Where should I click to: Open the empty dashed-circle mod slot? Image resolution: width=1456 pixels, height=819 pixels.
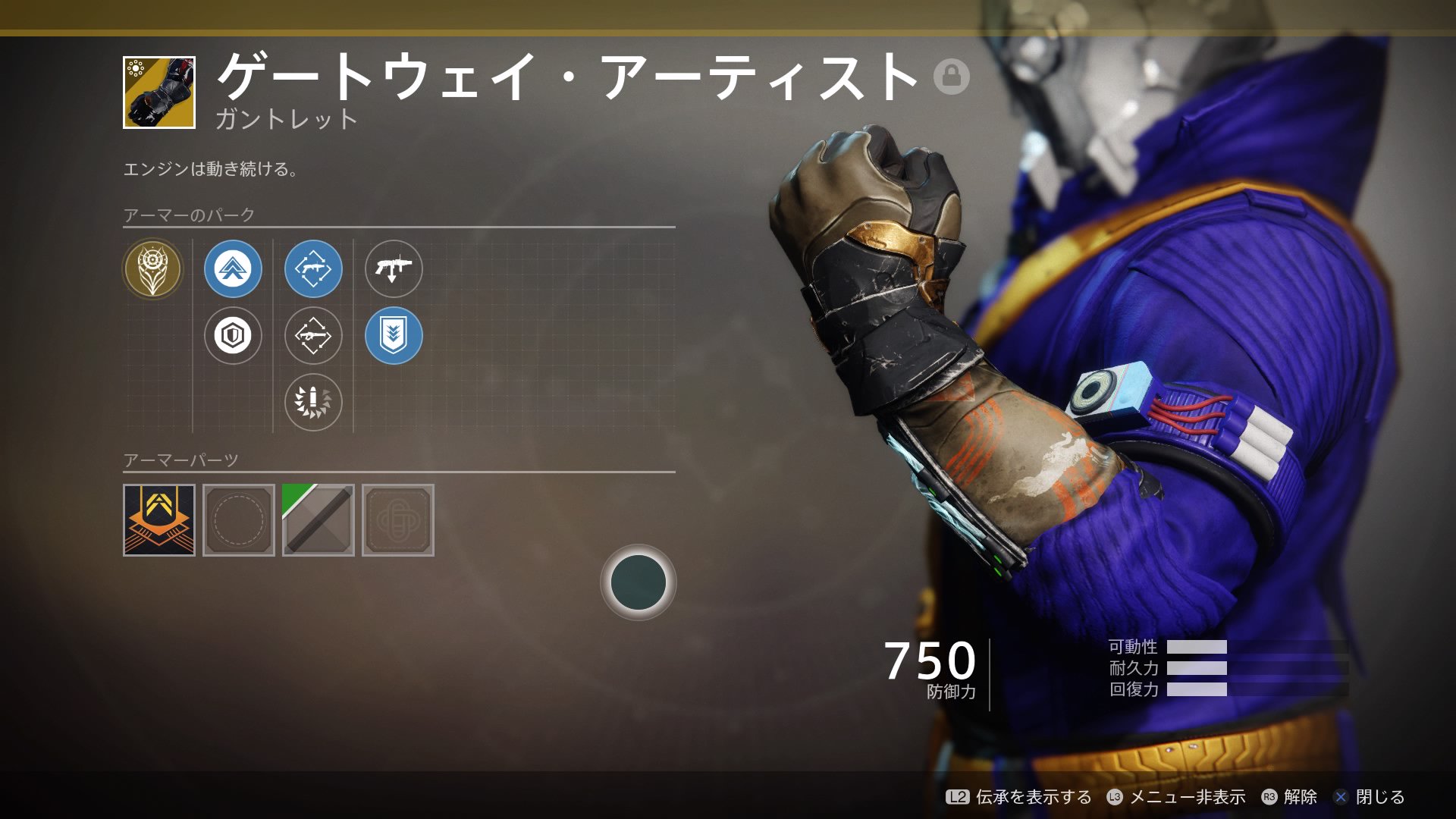coord(239,520)
